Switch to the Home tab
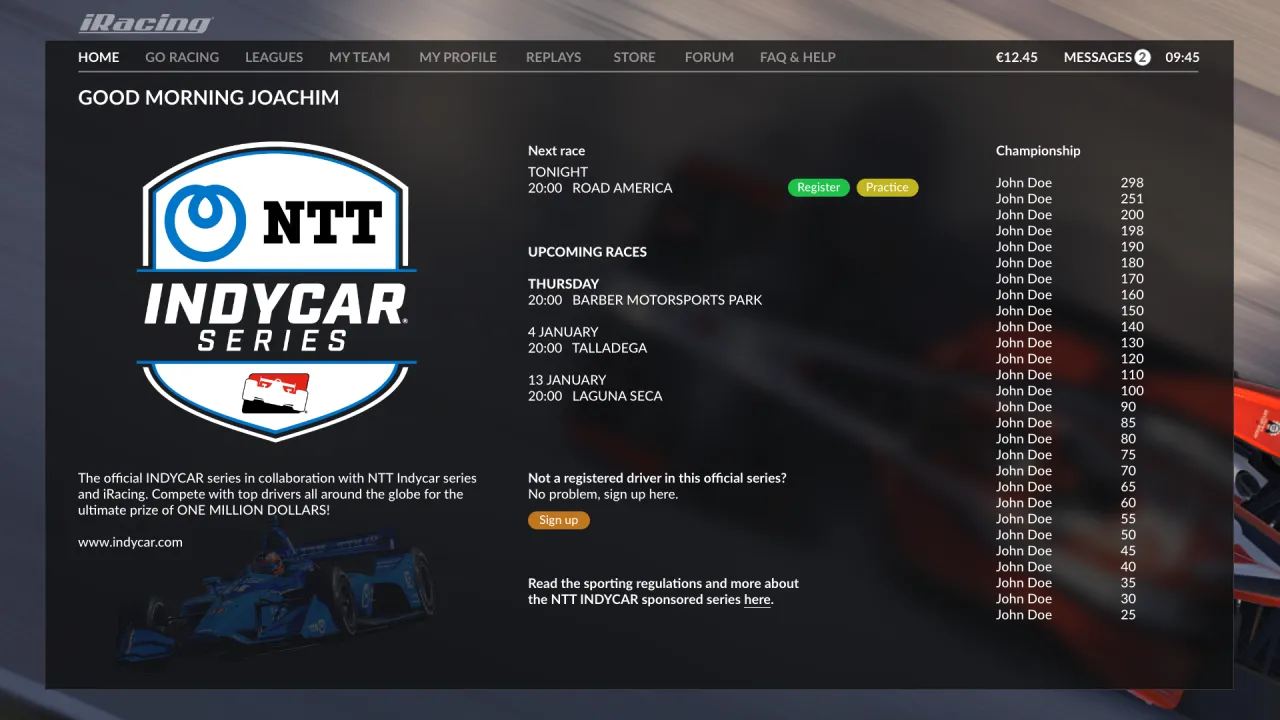1280x720 pixels. [98, 57]
